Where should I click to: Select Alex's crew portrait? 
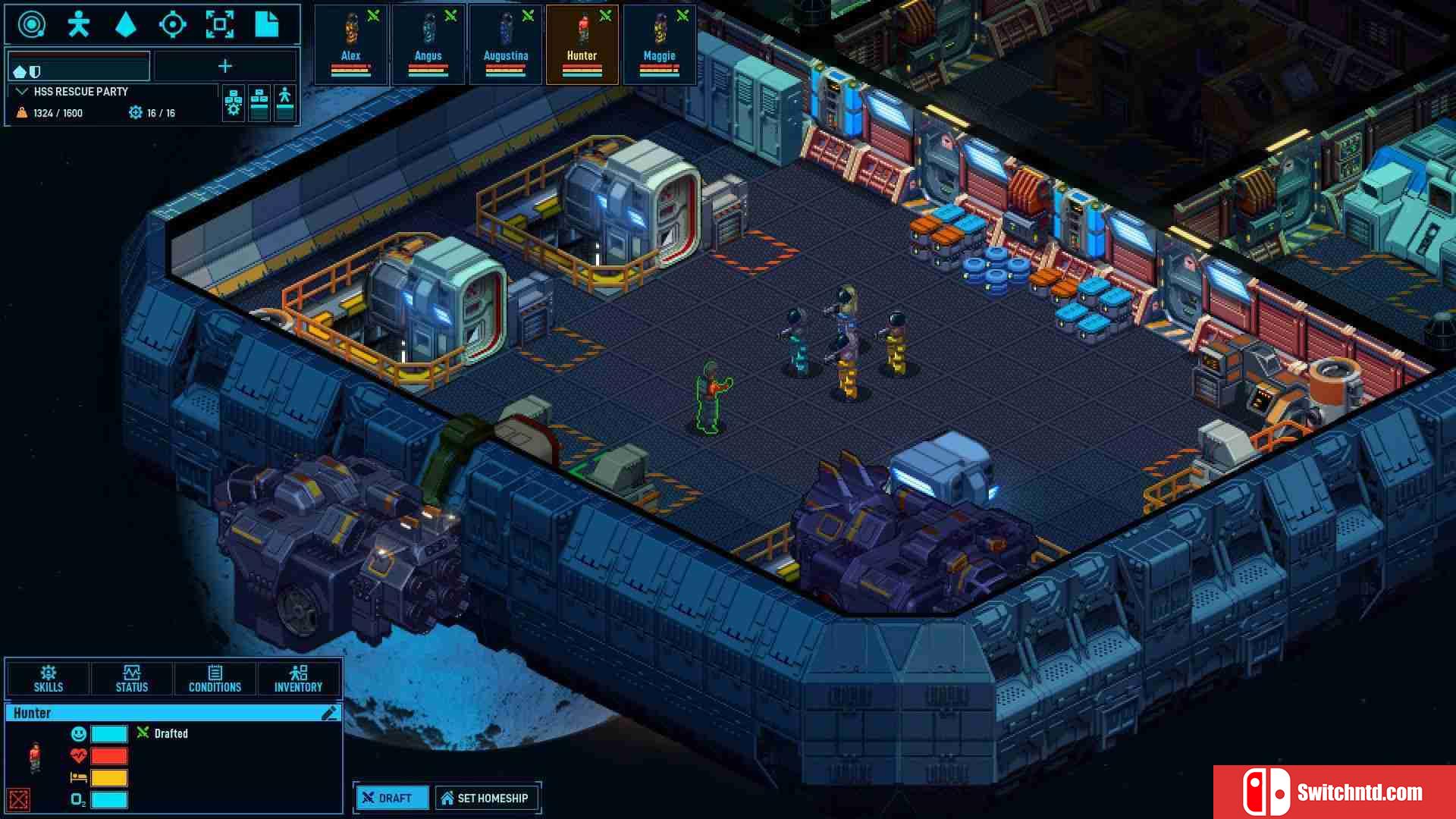point(351,44)
